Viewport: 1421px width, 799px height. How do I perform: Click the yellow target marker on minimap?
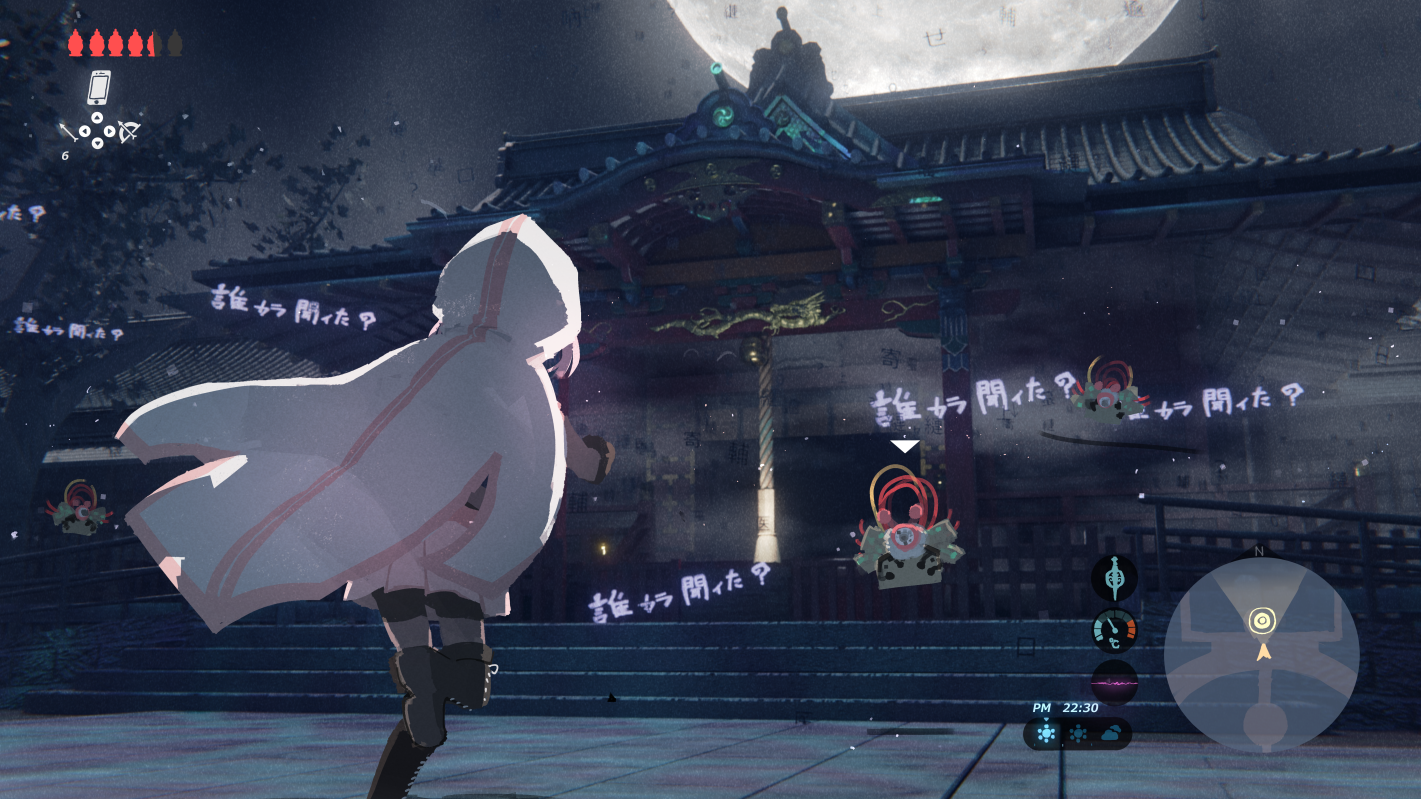click(1262, 621)
